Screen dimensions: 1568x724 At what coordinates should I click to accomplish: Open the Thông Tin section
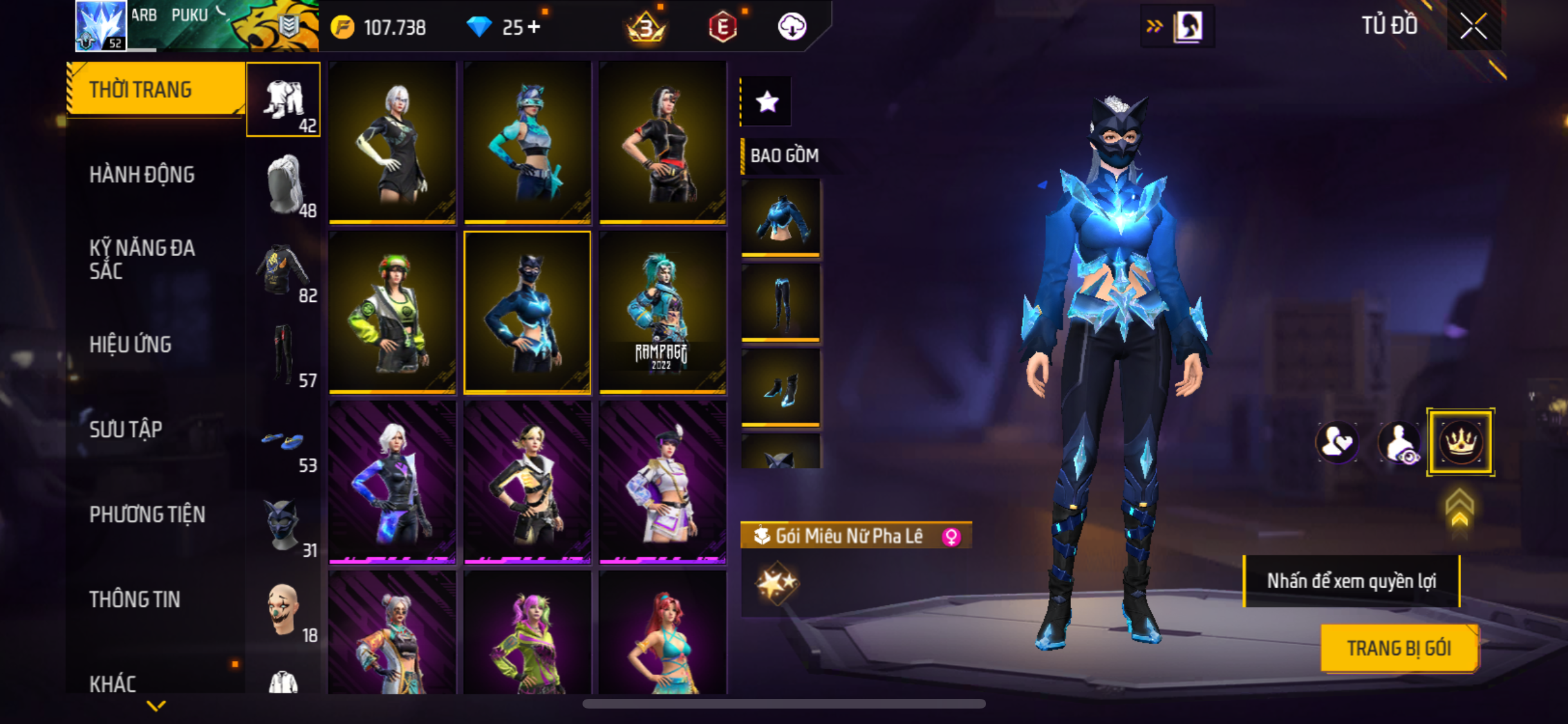point(135,599)
